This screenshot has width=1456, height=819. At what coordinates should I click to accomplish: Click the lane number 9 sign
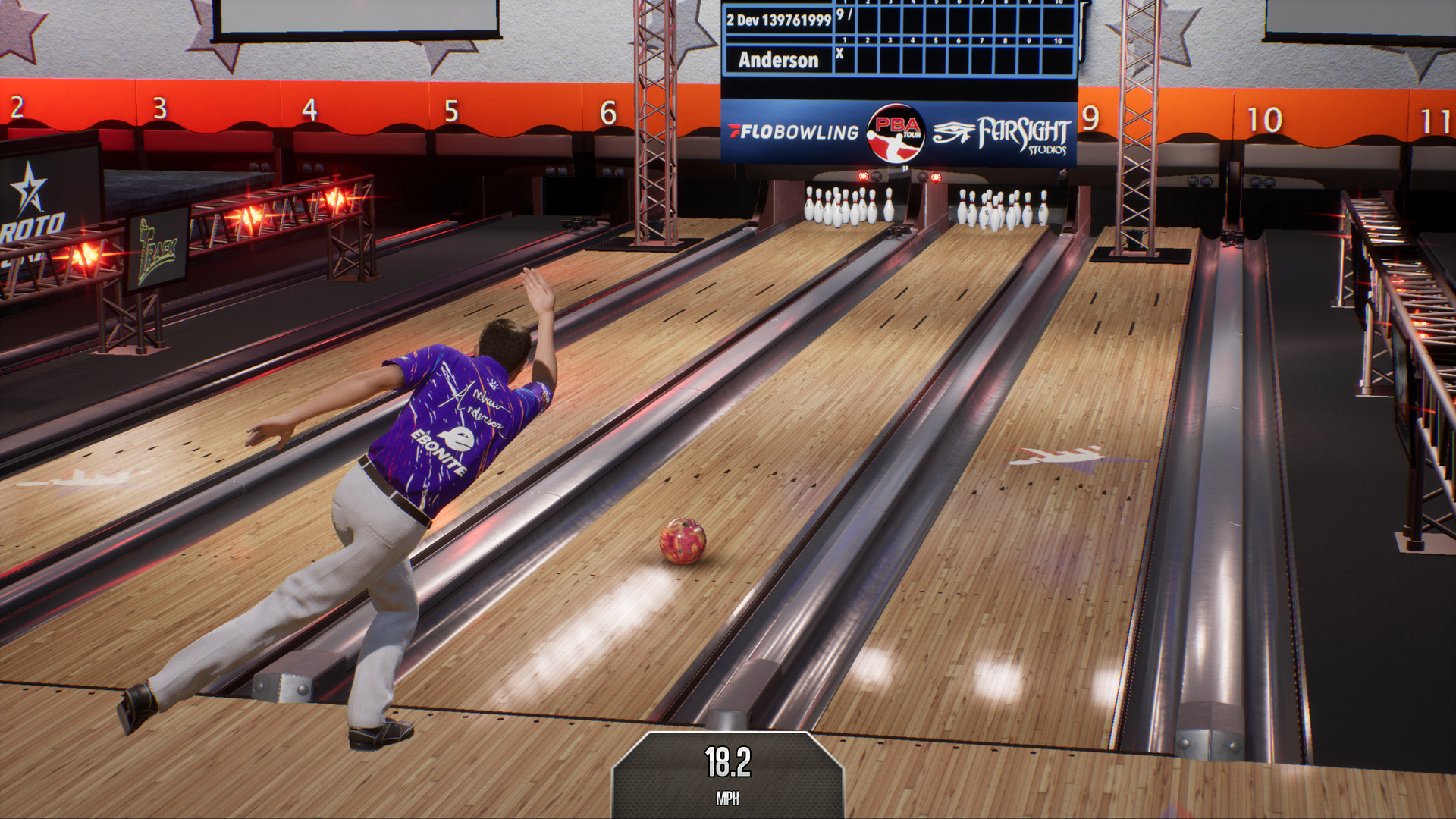[x=1090, y=117]
